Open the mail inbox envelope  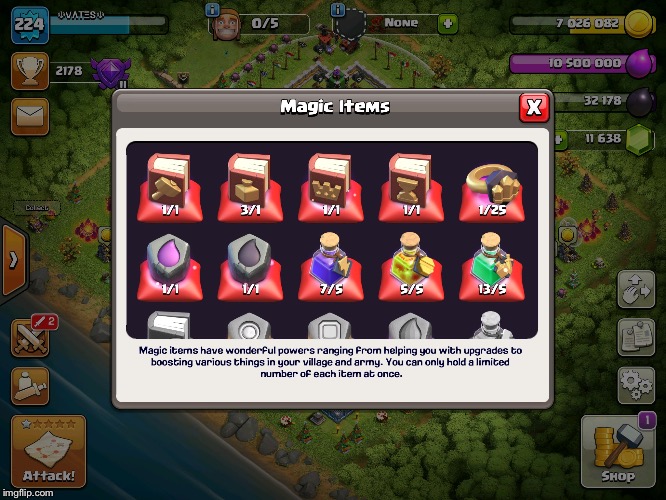[x=30, y=117]
